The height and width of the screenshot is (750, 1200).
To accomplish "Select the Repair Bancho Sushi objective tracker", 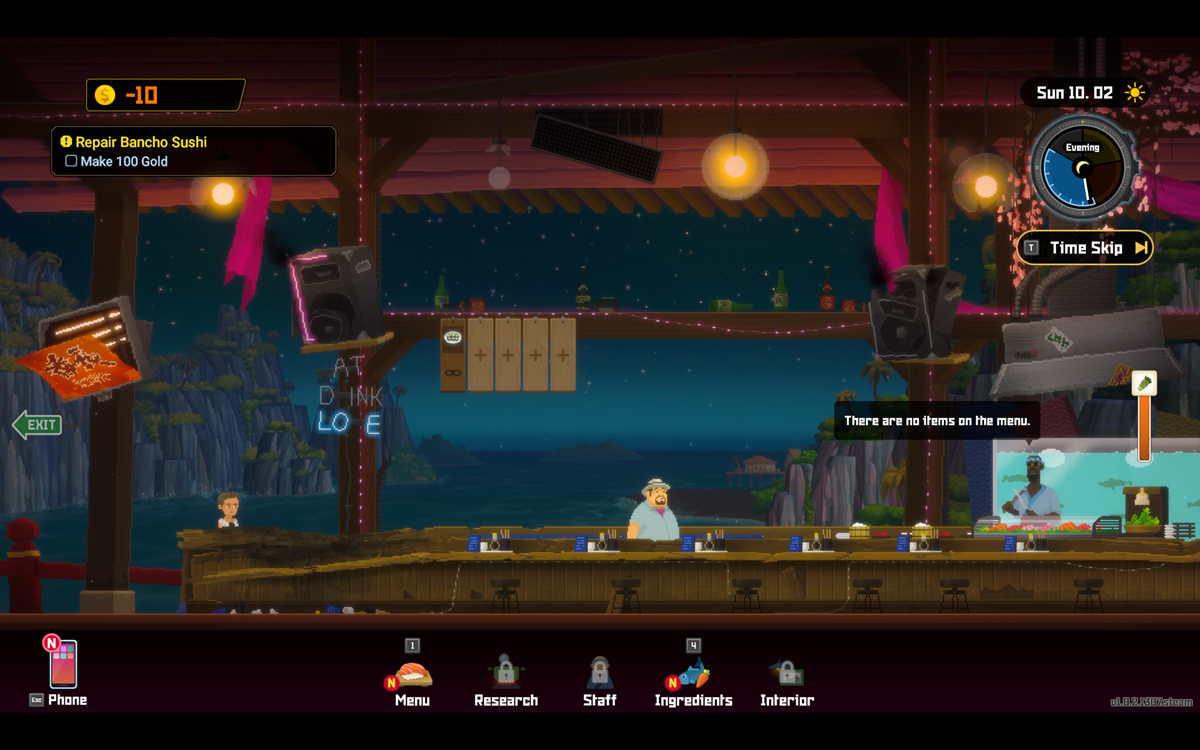I will [x=194, y=151].
